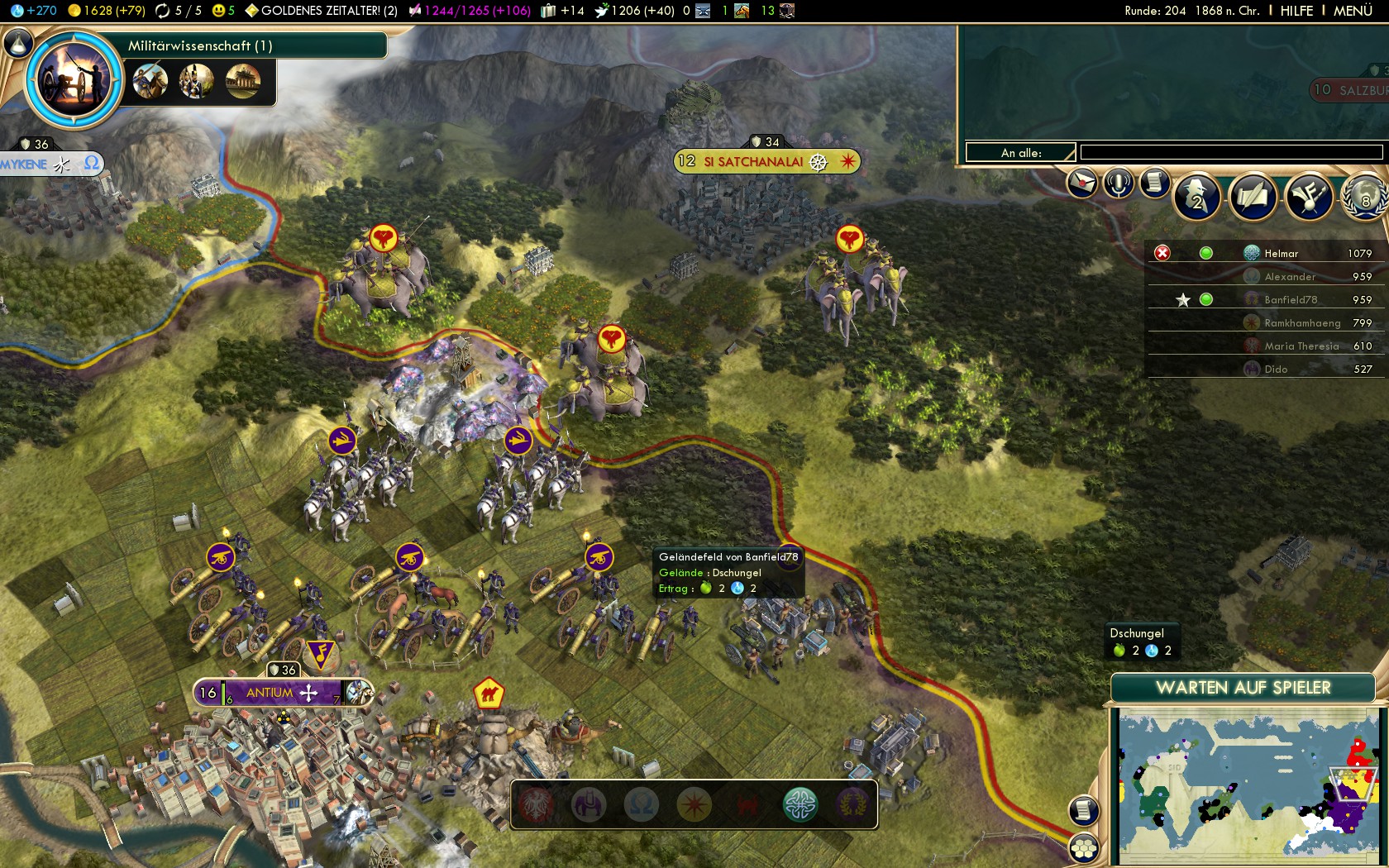Open social policies scroll-and-quill icon
Screen dimensions: 1389x868
[1253, 197]
